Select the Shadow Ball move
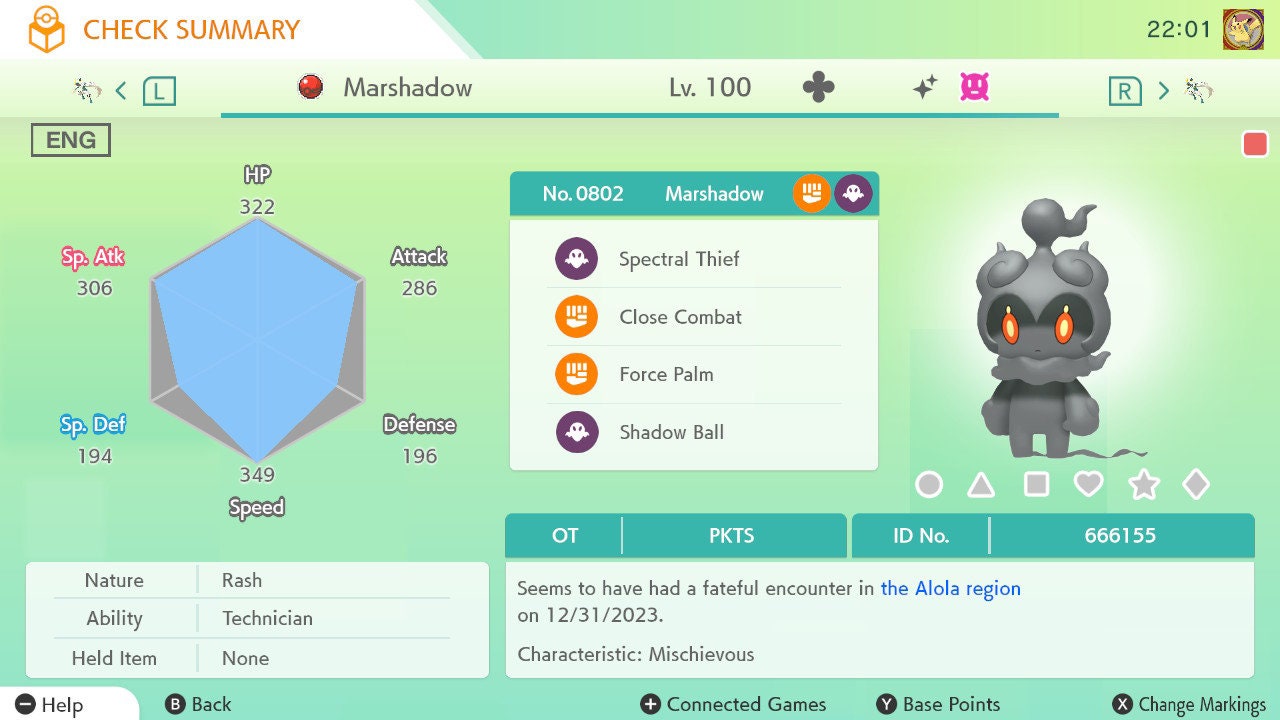The height and width of the screenshot is (720, 1280). click(671, 433)
